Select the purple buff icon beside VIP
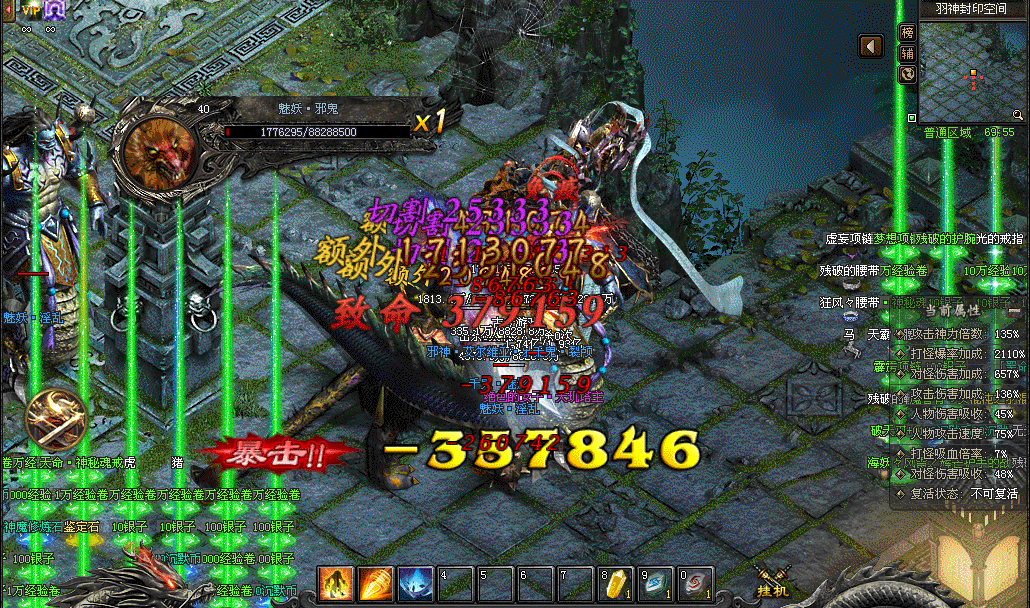1030x608 pixels. coord(55,10)
